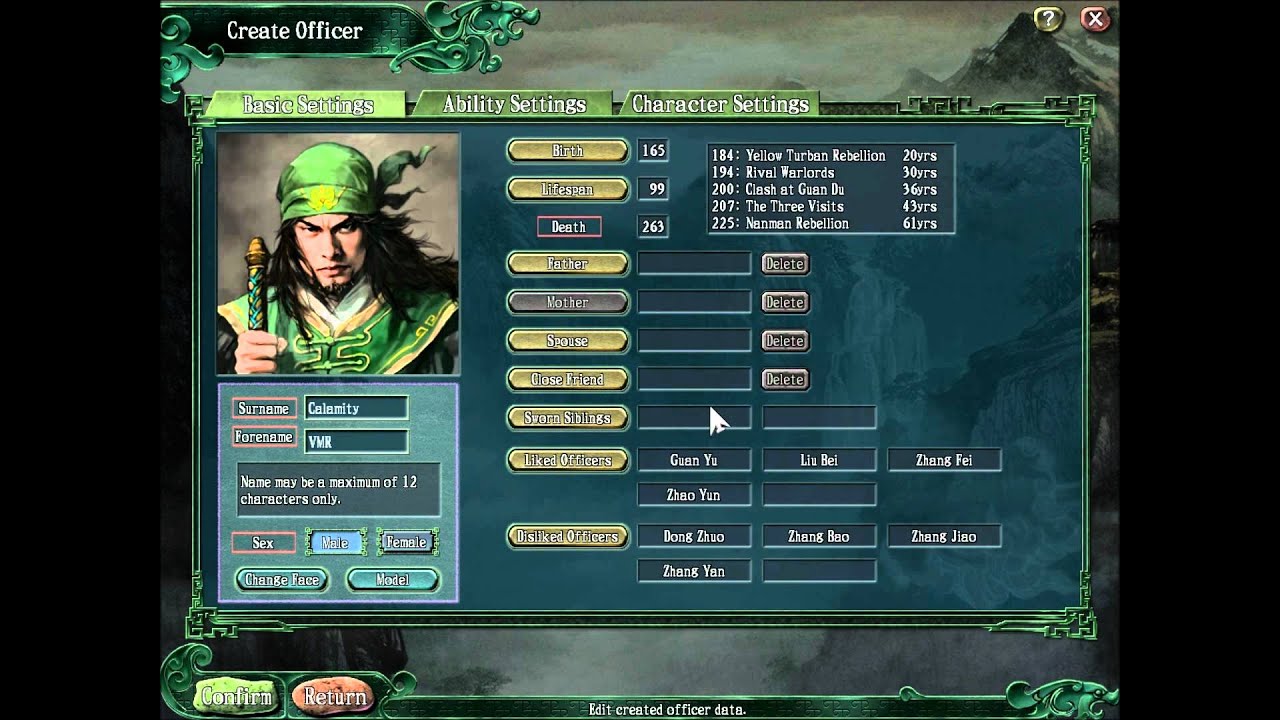The image size is (1280, 720).
Task: Select the Basic Settings tab
Action: (308, 105)
